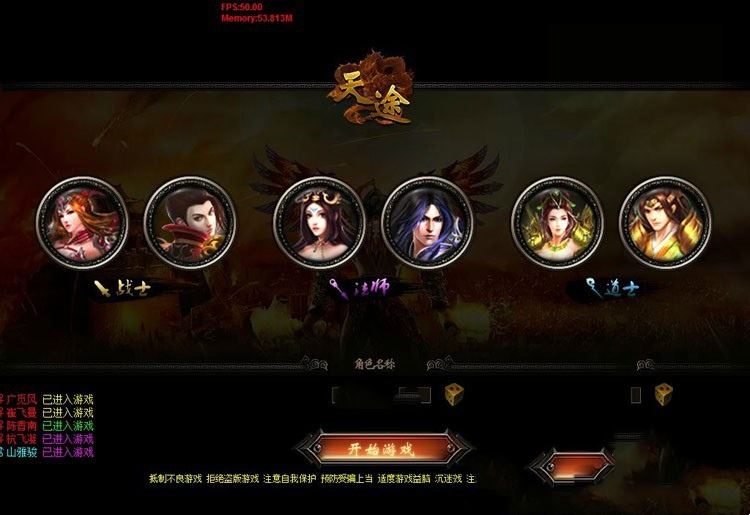Click the character name input field

pyautogui.click(x=381, y=395)
